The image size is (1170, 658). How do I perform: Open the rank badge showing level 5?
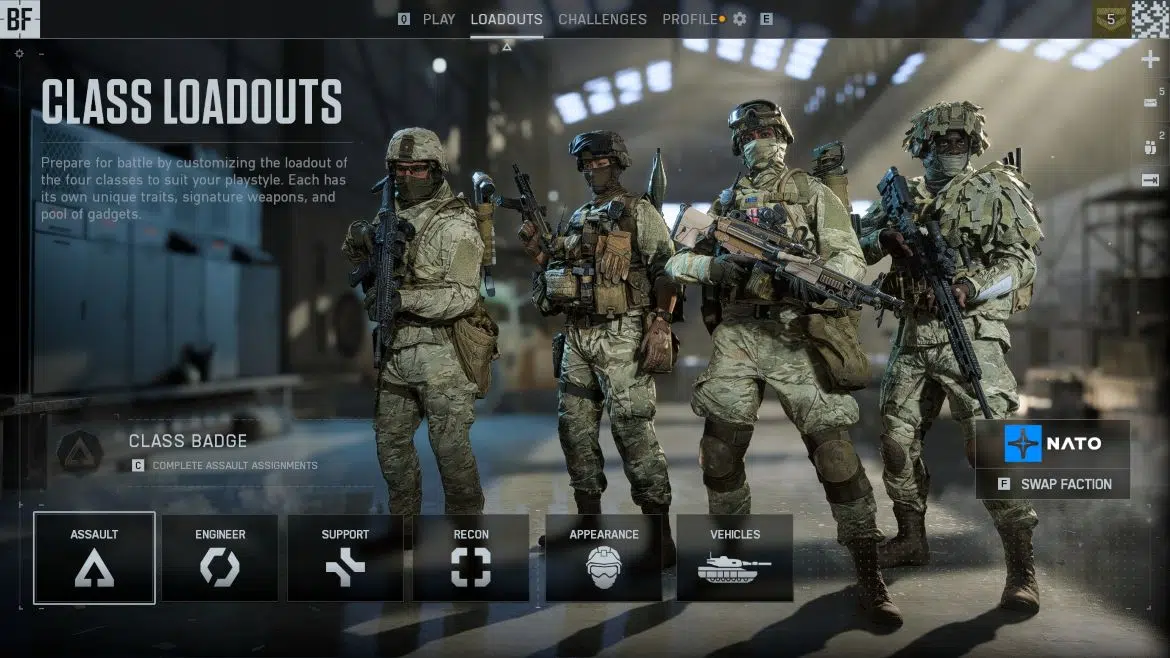coord(1110,18)
